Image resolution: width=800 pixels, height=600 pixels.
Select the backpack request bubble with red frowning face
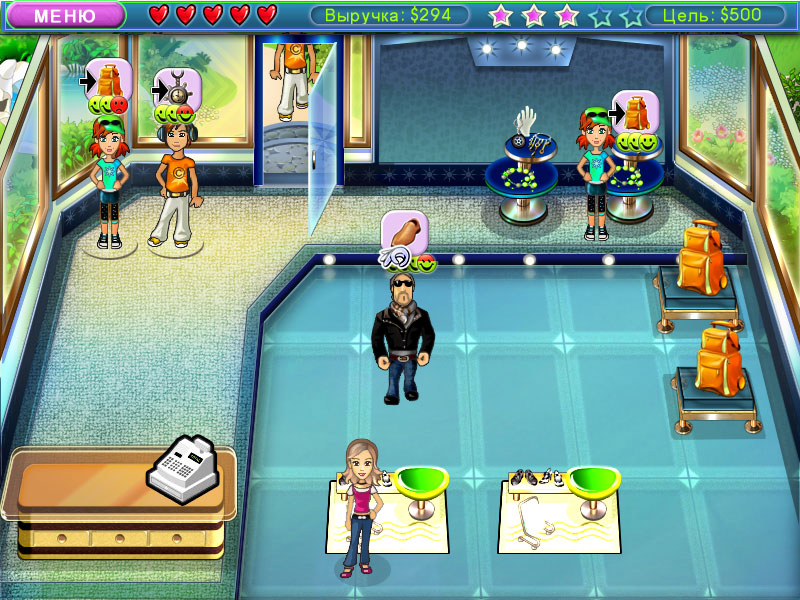pyautogui.click(x=108, y=80)
